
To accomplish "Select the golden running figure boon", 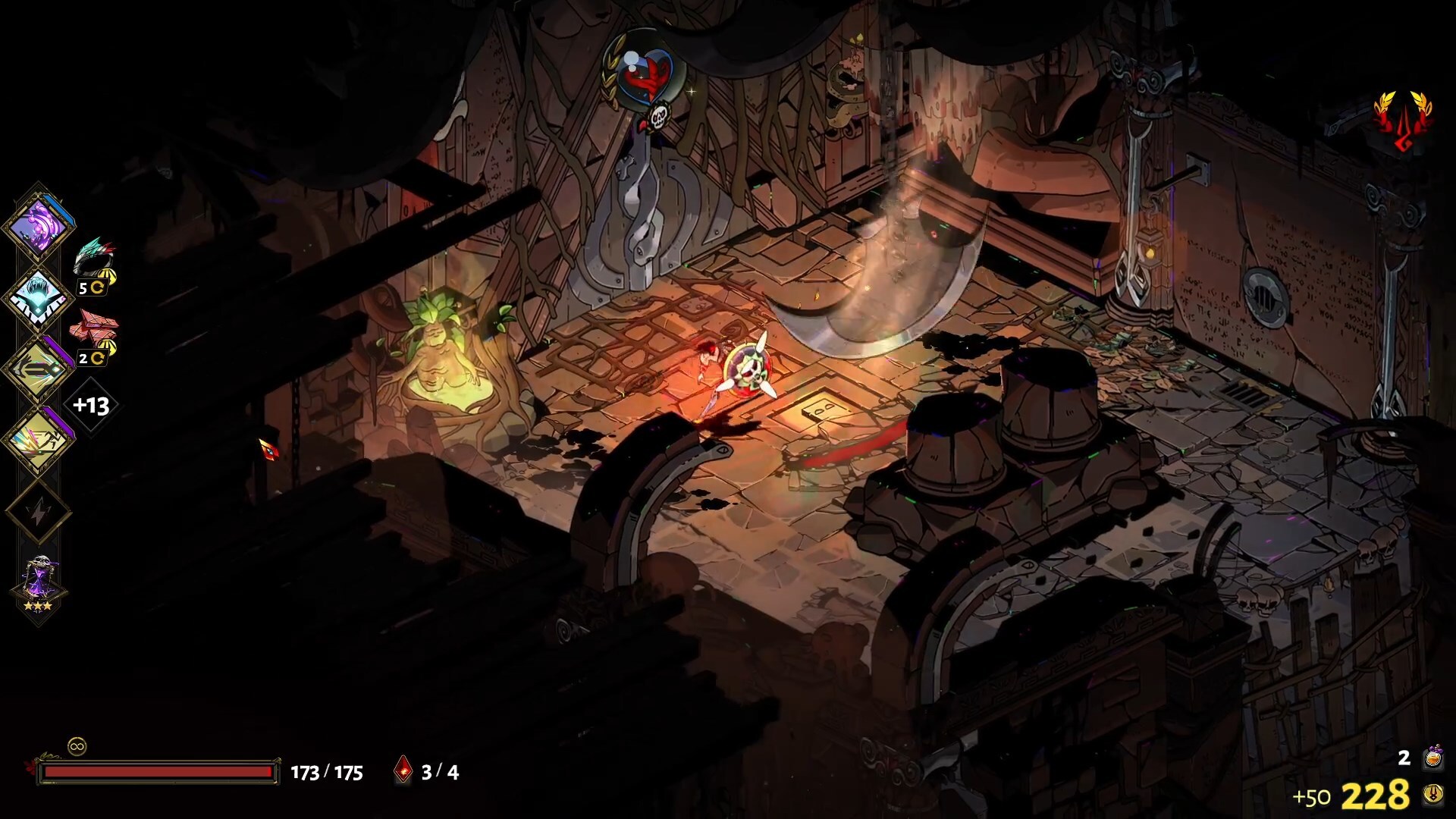I will click(x=38, y=441).
